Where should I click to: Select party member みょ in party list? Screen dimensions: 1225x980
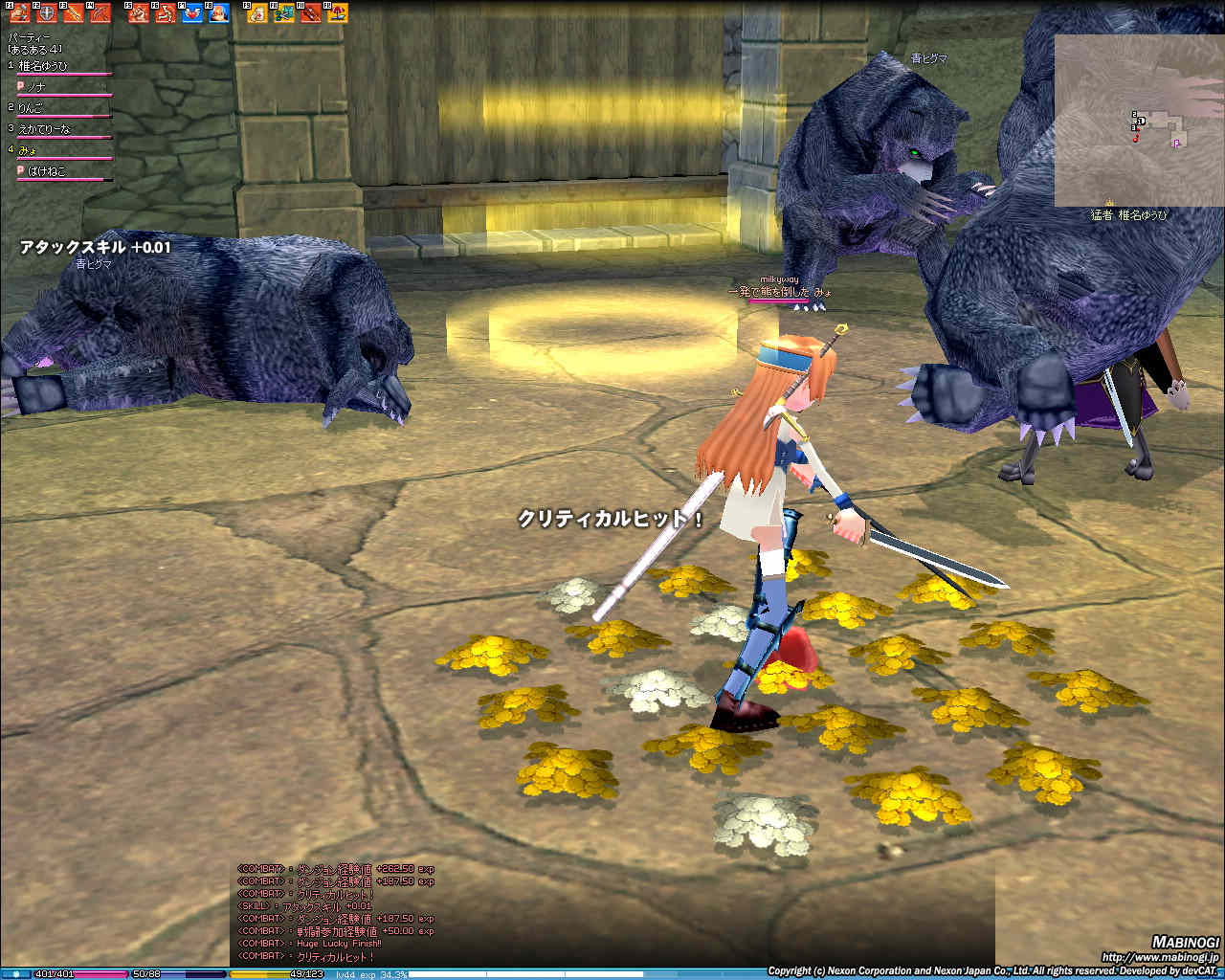tap(28, 150)
